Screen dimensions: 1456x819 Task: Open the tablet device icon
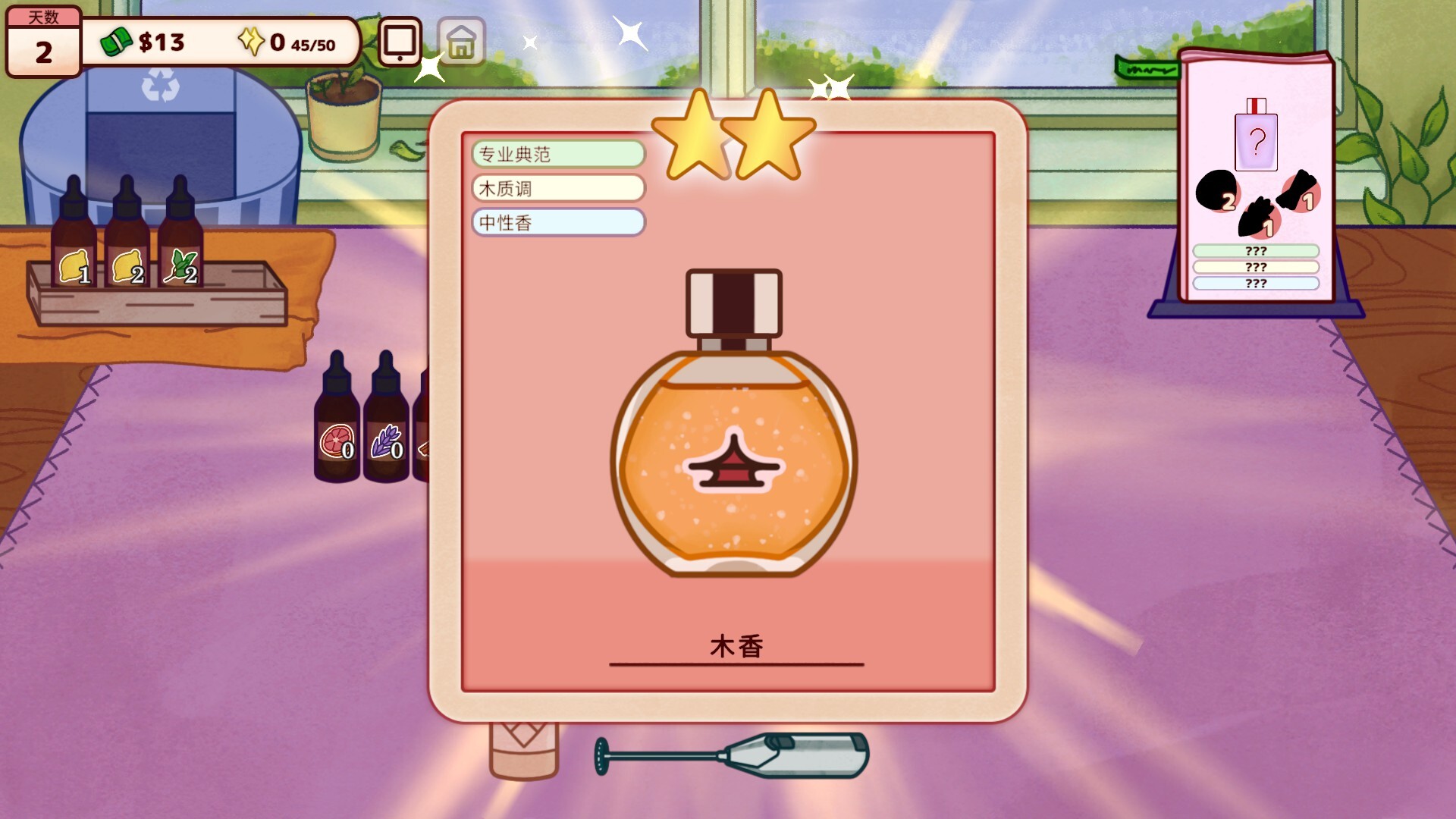[400, 42]
